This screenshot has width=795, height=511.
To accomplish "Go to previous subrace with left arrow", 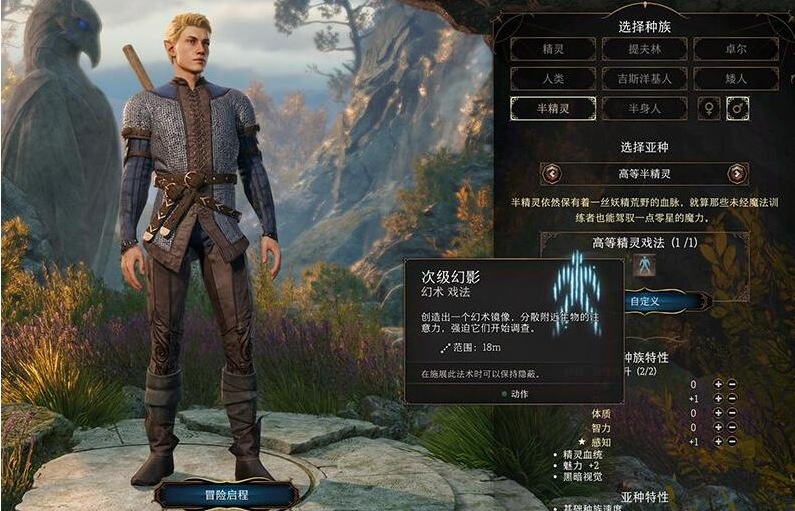I will coord(551,173).
